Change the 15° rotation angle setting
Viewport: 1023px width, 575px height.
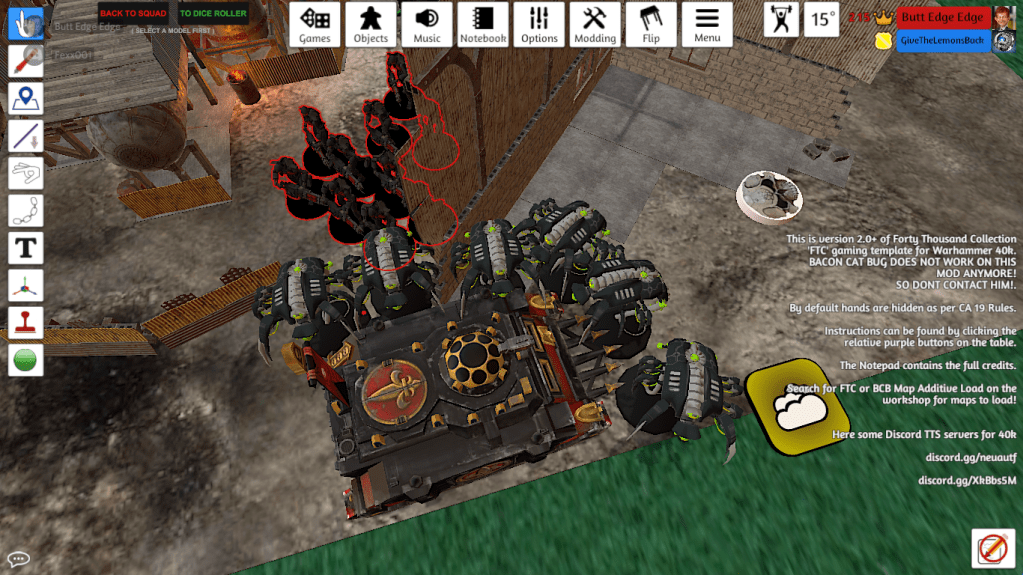[823, 19]
